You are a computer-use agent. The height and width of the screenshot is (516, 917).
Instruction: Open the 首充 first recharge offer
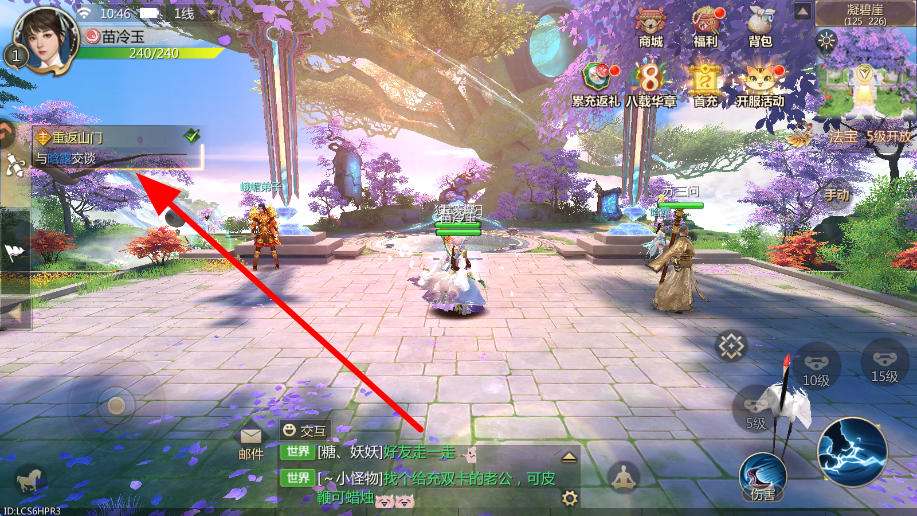[x=706, y=80]
